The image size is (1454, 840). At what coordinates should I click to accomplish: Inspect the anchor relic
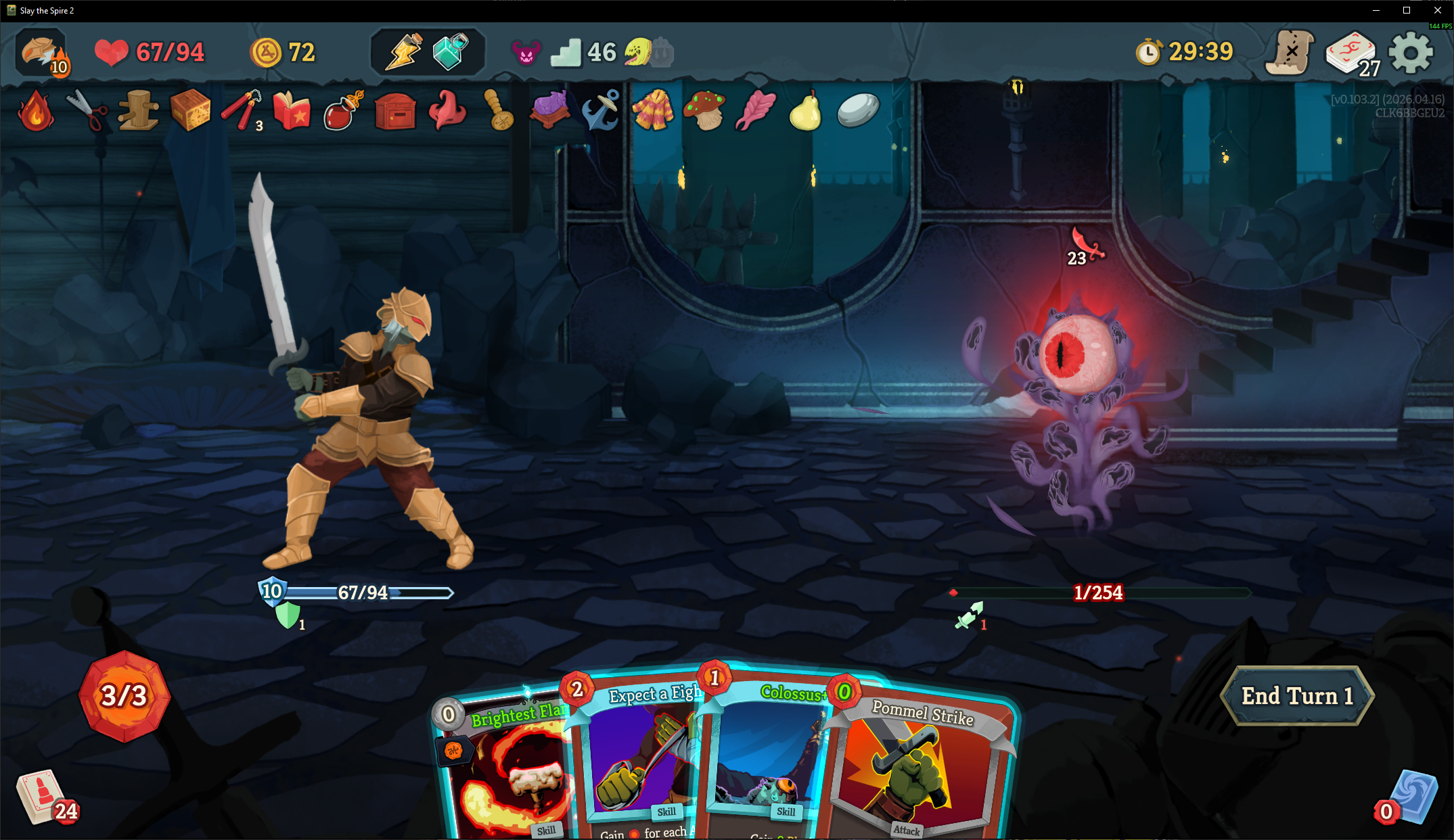[601, 110]
